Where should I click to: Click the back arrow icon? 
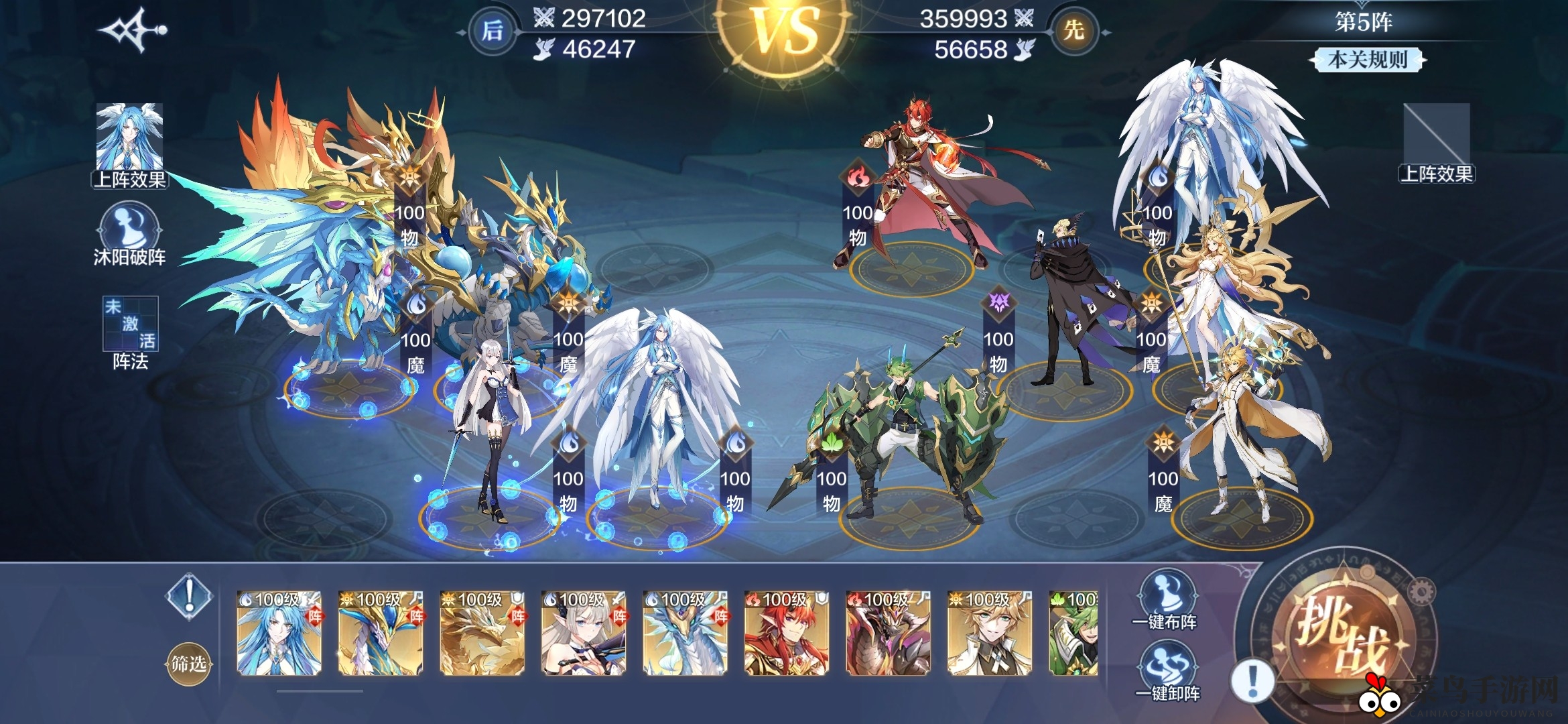tap(132, 30)
